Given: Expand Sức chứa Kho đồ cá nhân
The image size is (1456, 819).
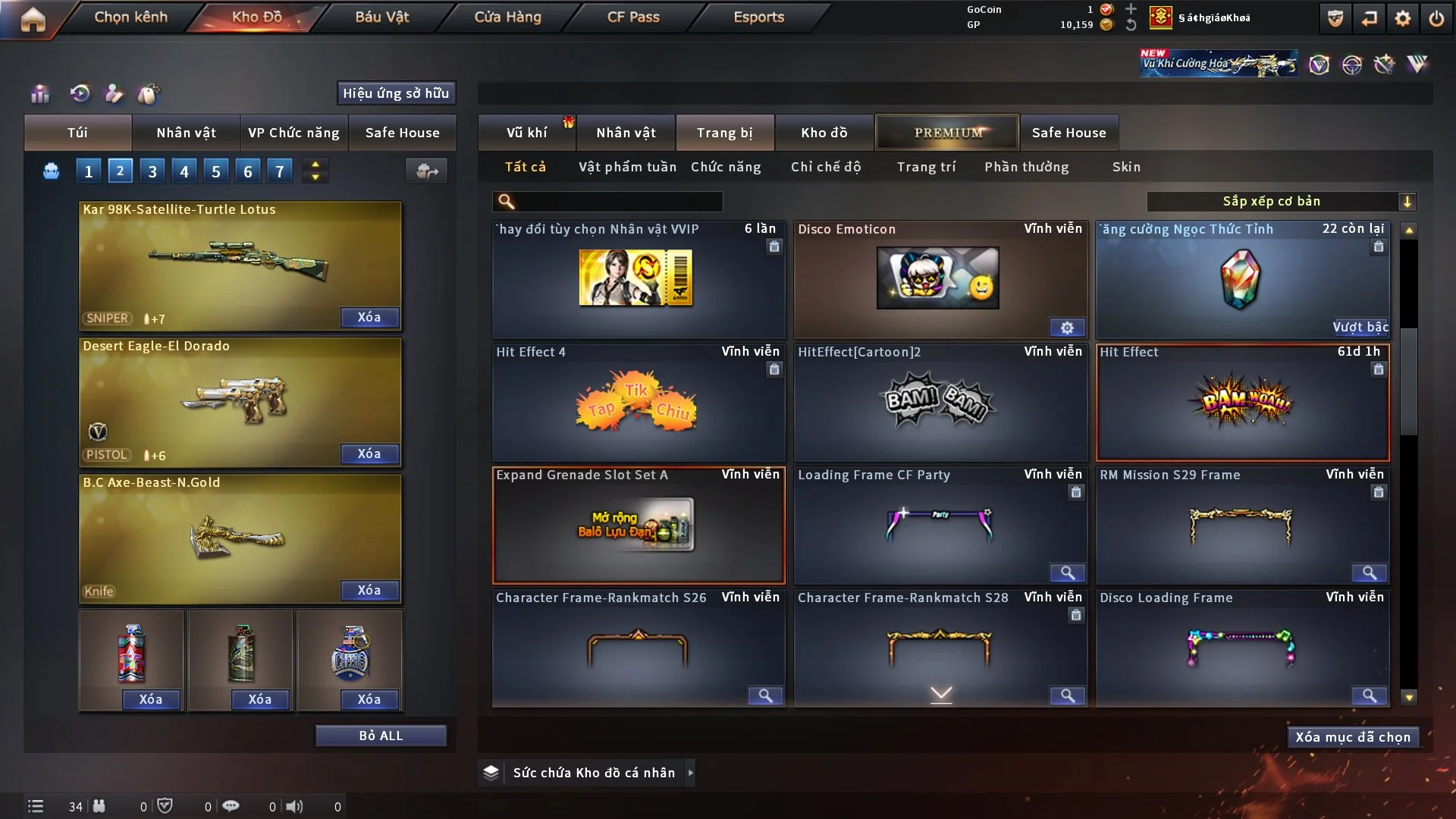Looking at the screenshot, I should (x=690, y=773).
